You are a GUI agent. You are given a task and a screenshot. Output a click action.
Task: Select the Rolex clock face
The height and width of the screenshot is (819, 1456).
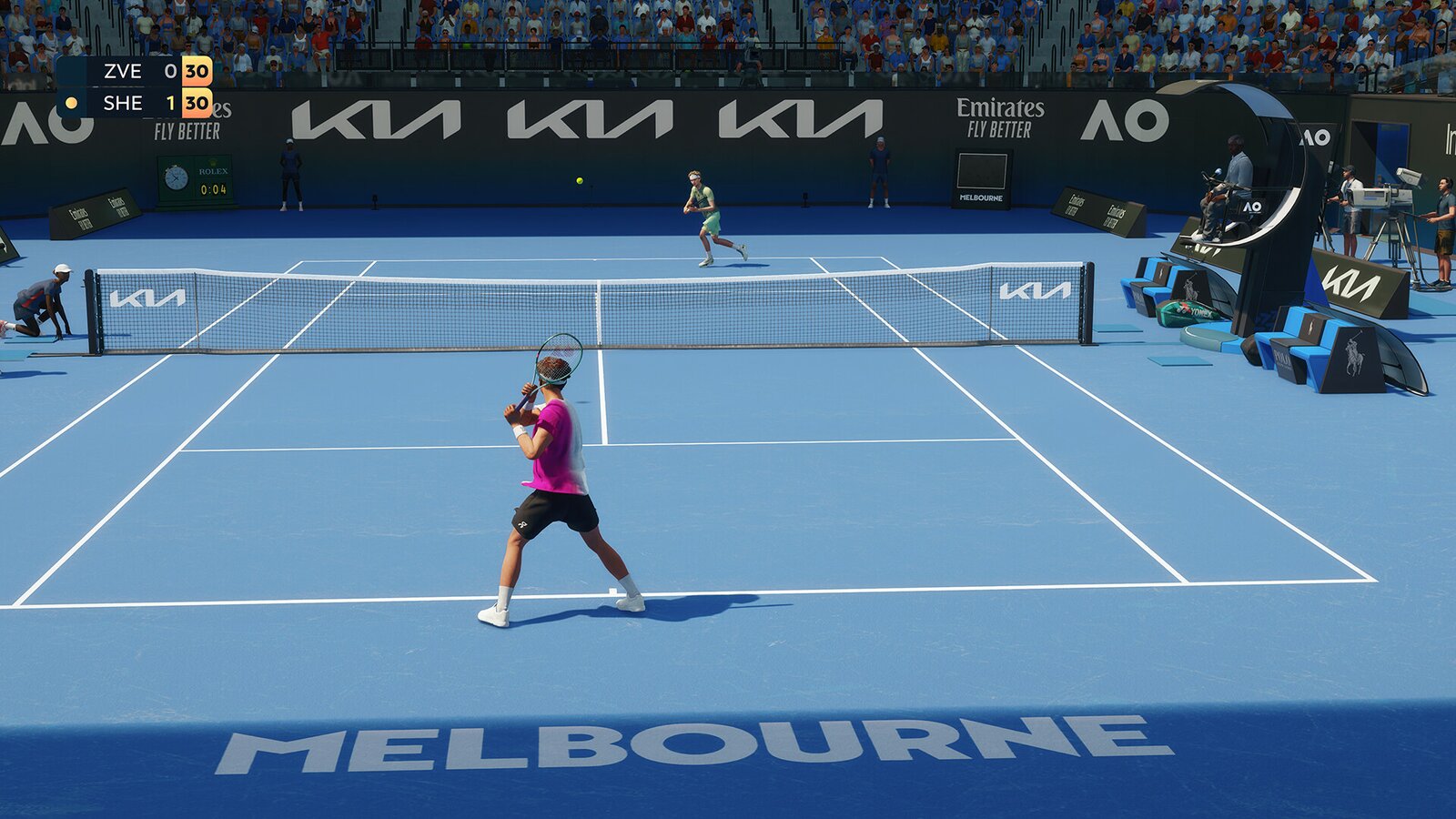pos(177,177)
